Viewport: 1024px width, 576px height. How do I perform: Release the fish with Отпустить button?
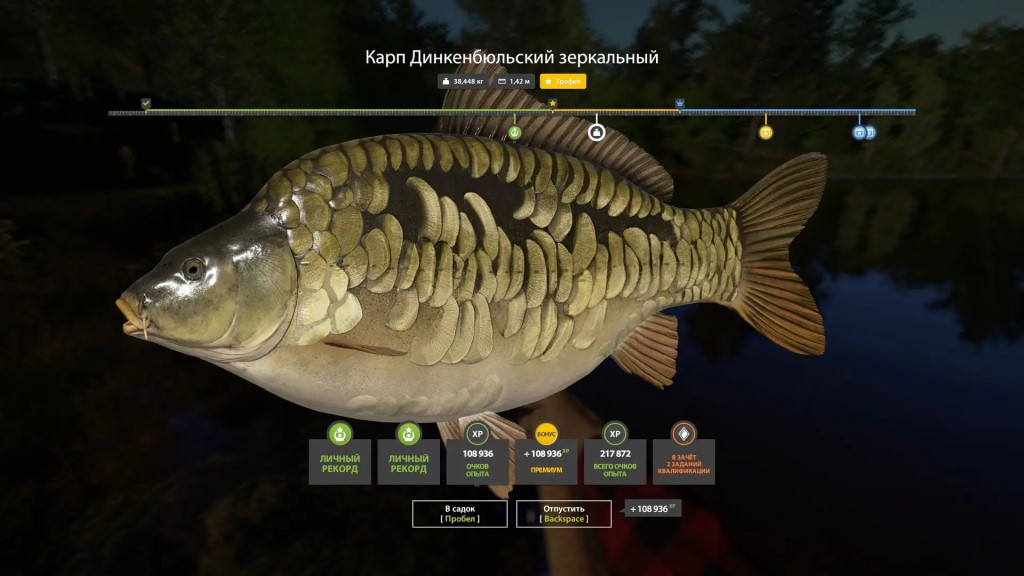pyautogui.click(x=564, y=514)
